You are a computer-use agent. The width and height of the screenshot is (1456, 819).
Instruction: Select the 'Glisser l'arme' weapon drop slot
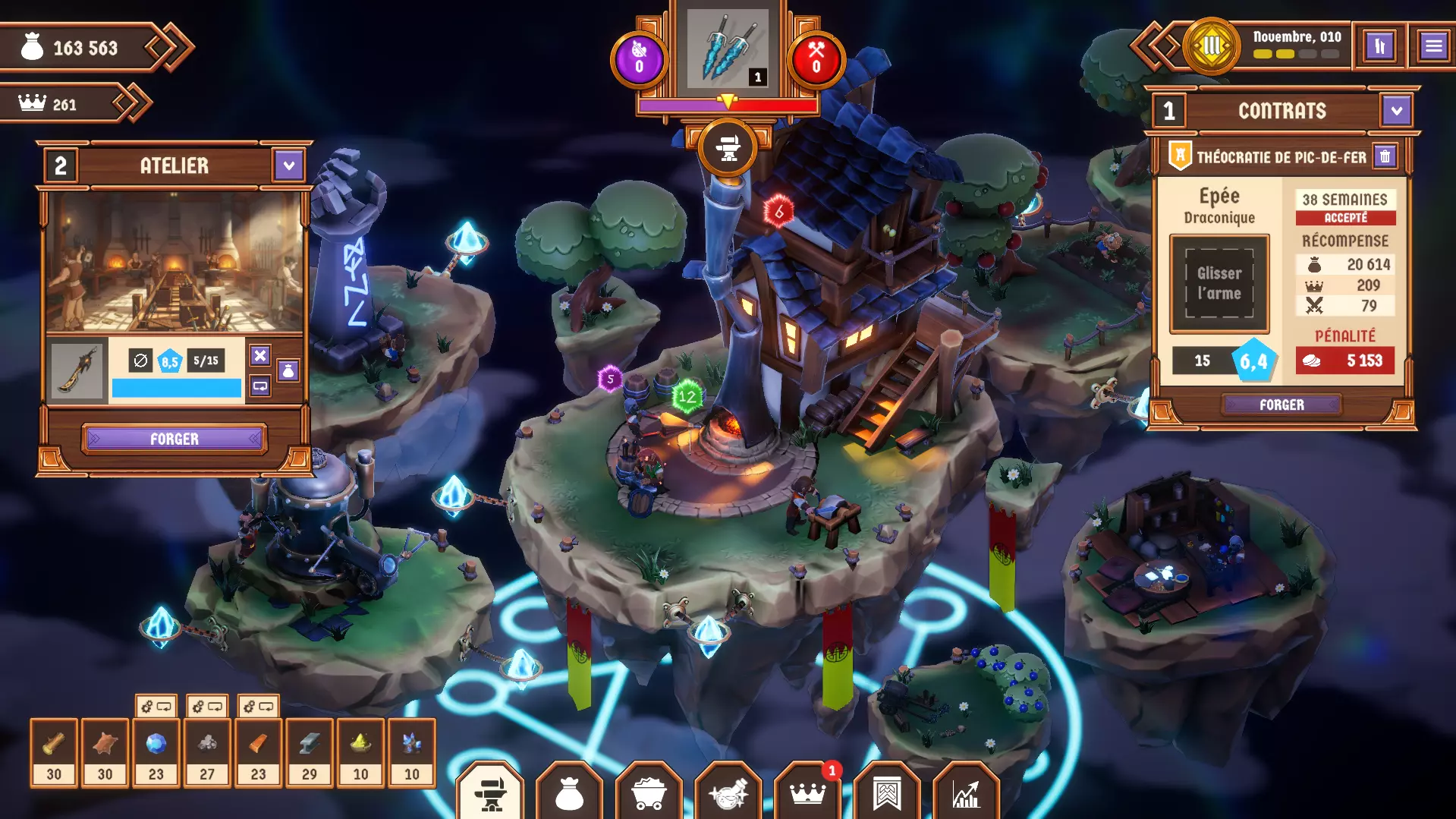tap(1219, 284)
